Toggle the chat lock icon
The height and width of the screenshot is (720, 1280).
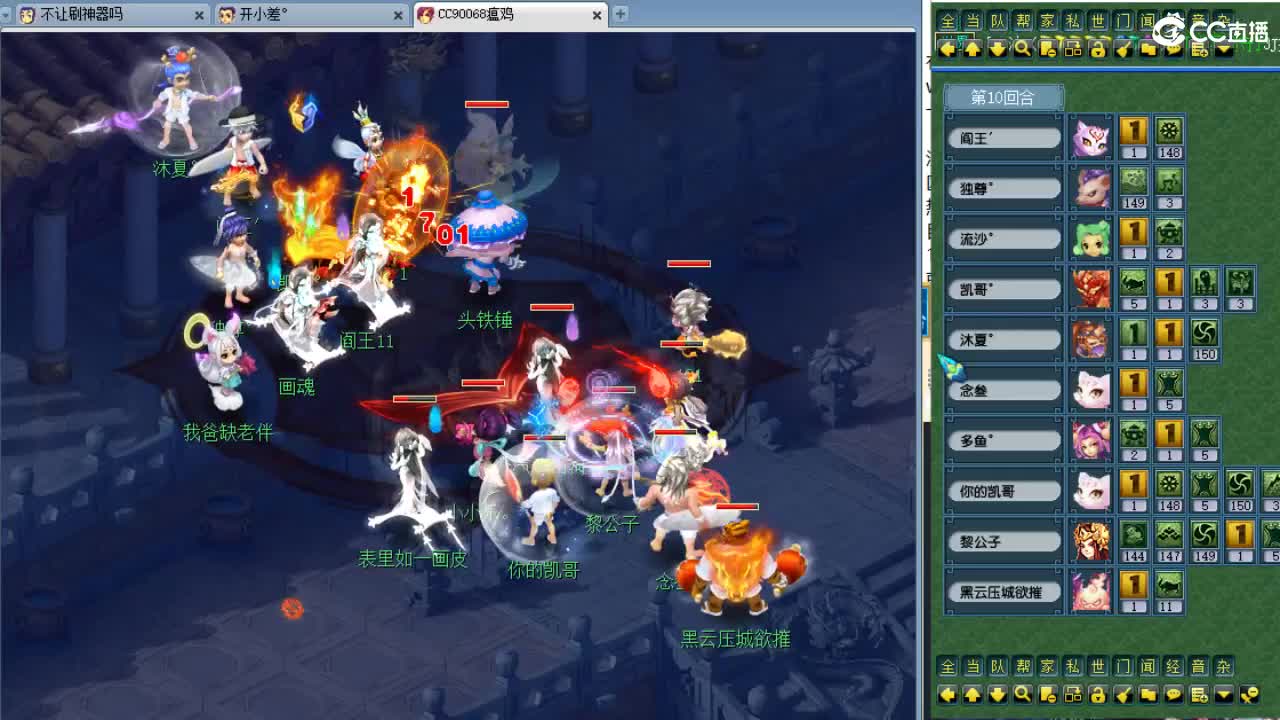(x=1097, y=49)
